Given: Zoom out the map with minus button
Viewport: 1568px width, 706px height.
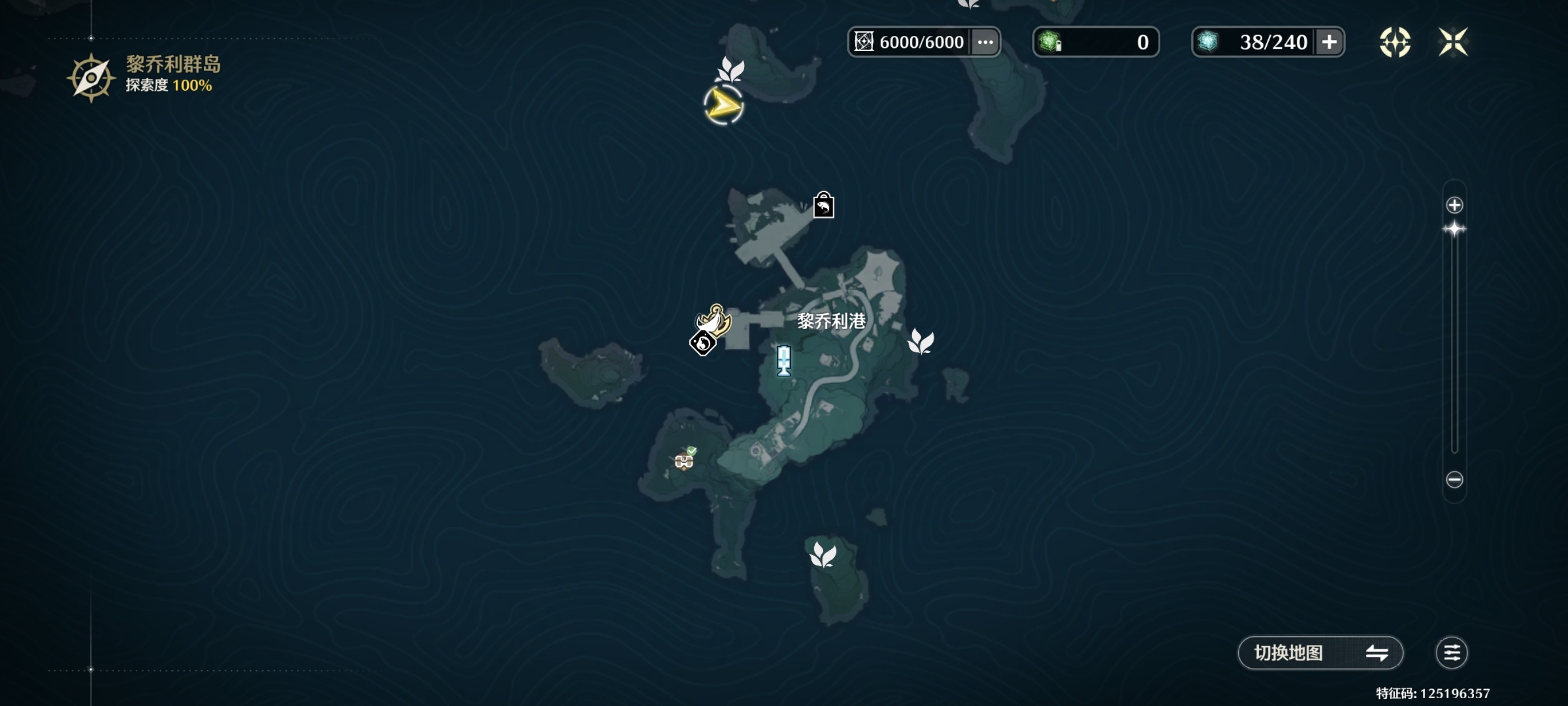Looking at the screenshot, I should 1454,480.
